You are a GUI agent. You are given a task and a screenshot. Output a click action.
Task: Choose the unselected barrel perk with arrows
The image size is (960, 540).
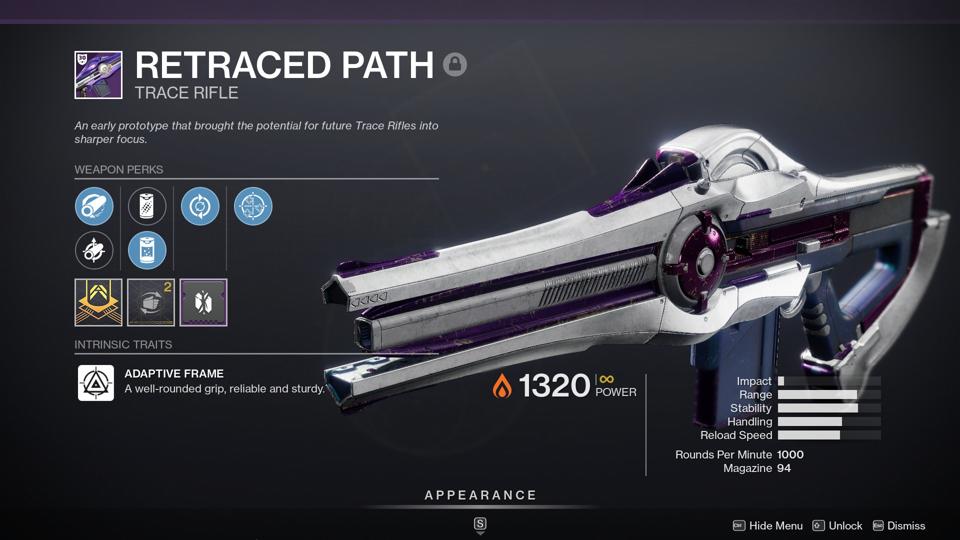94,250
